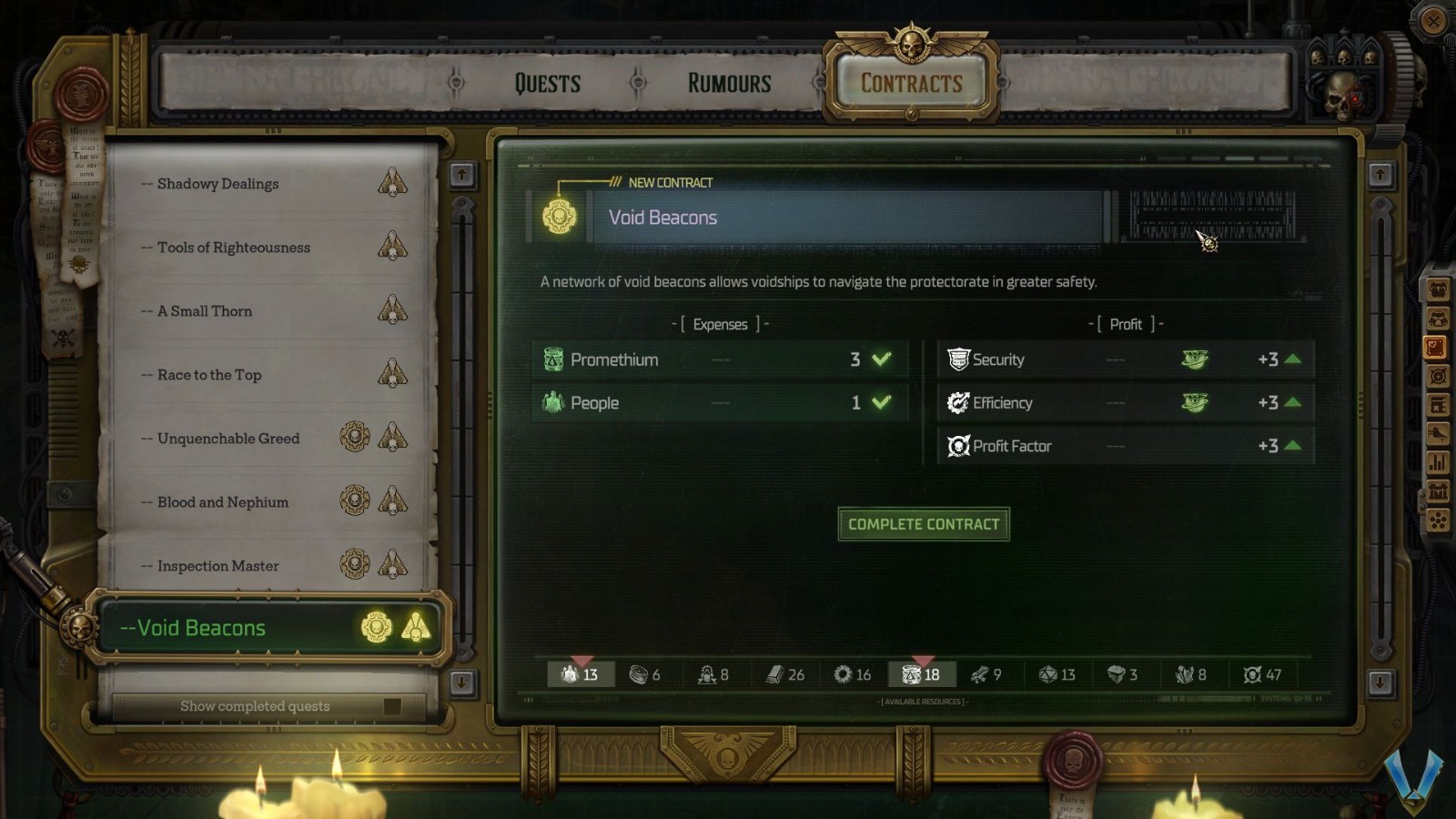1456x819 pixels.
Task: Click the Profit Factor +3 green increase arrow
Action: pos(1293,446)
